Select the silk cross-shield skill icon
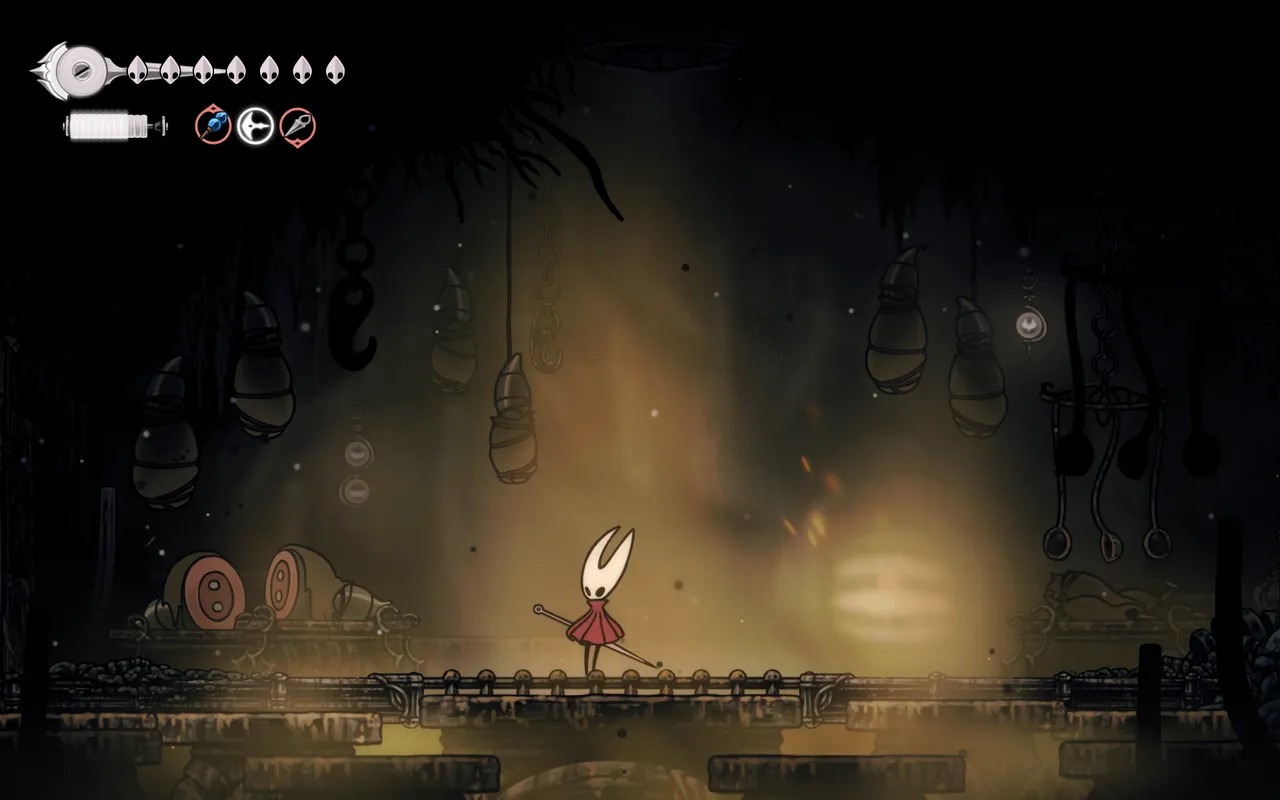 (x=254, y=125)
